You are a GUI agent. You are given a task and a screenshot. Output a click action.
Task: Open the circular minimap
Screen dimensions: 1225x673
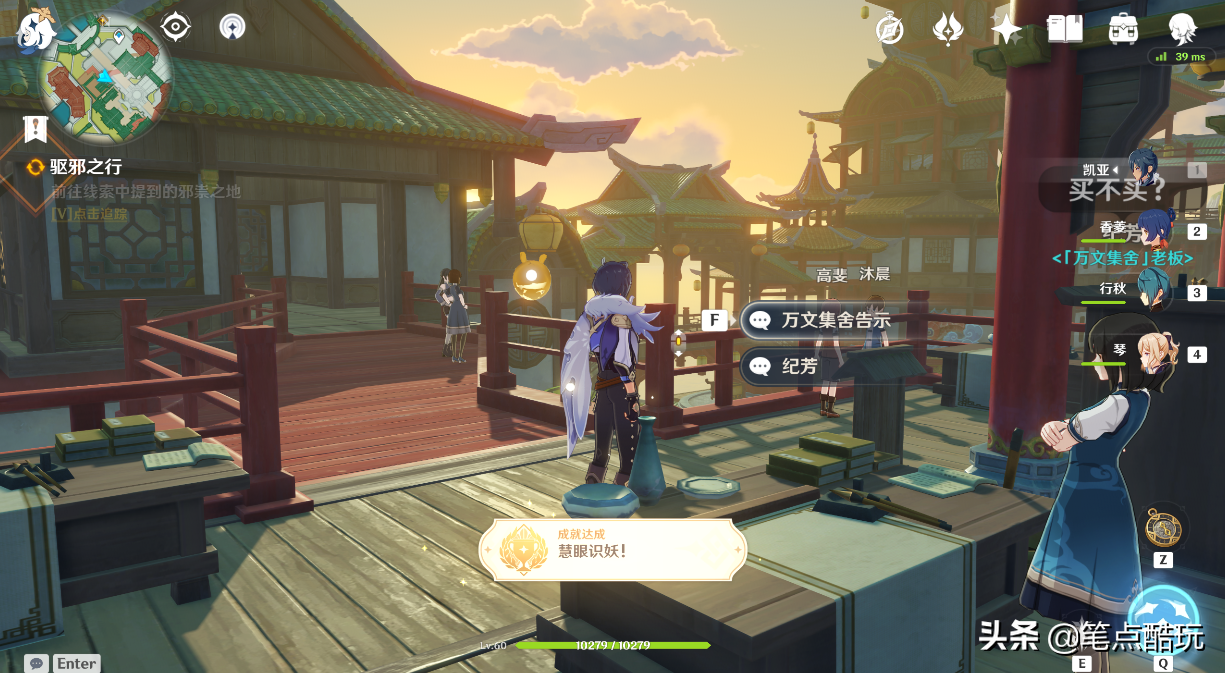pyautogui.click(x=105, y=78)
